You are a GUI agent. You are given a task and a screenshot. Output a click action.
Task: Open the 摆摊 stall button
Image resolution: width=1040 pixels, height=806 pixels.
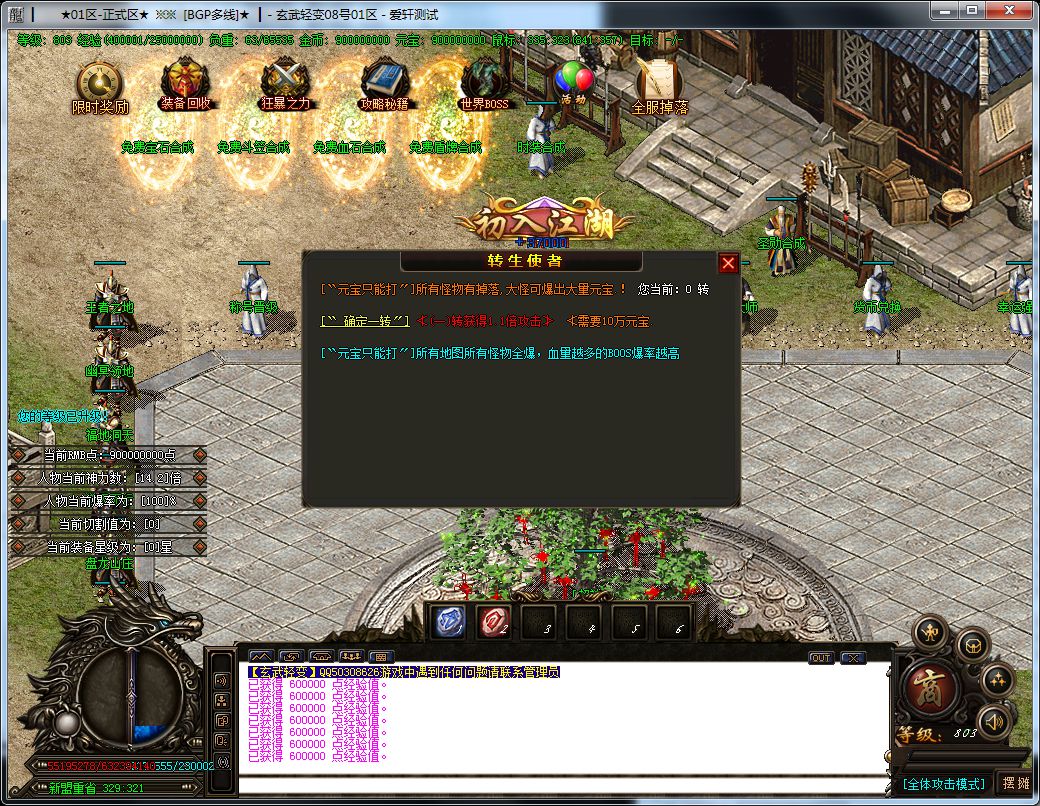pos(1015,783)
